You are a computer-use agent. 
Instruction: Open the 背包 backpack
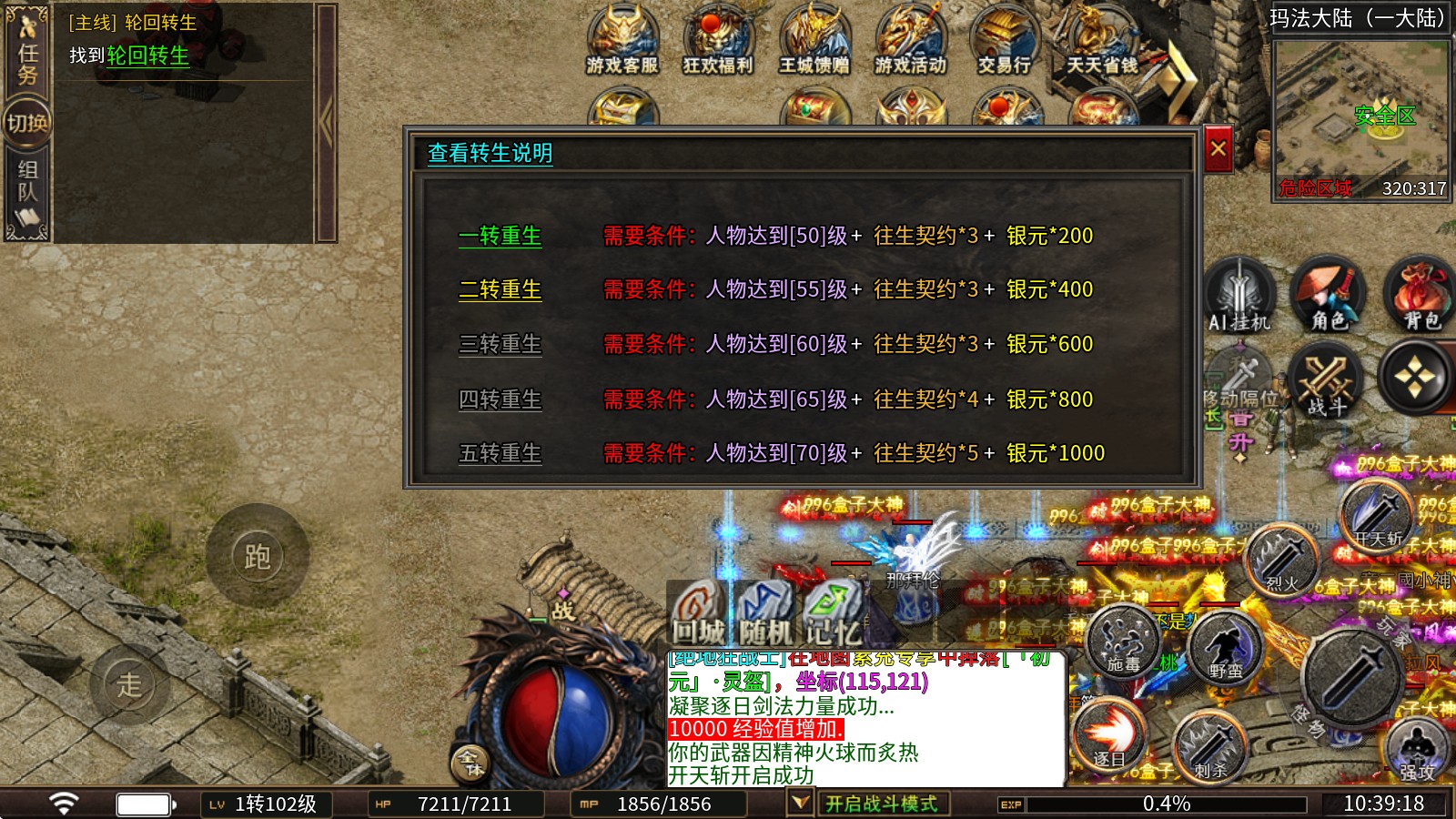(1420, 296)
